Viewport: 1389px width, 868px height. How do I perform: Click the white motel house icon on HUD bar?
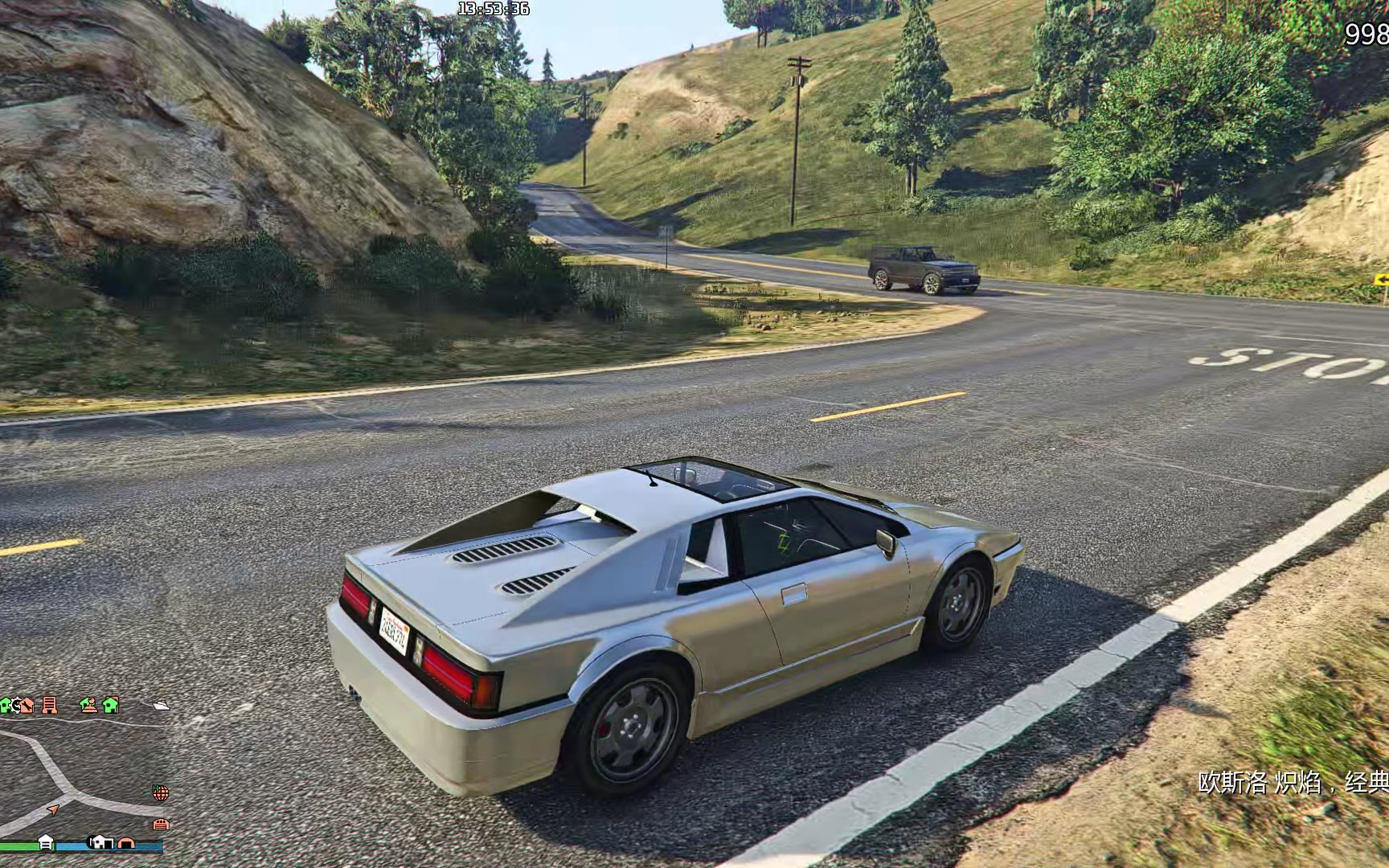[47, 842]
